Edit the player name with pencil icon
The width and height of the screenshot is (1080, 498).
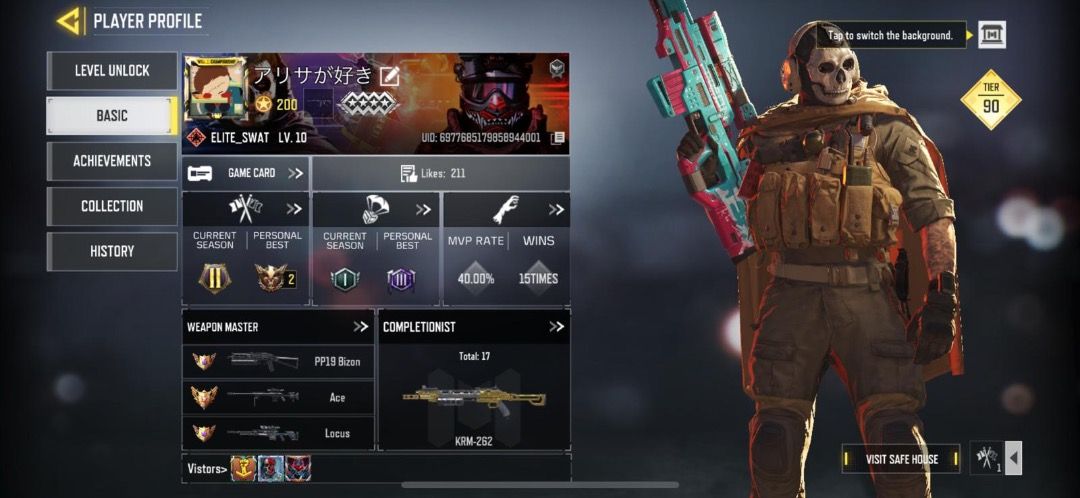[x=389, y=75]
